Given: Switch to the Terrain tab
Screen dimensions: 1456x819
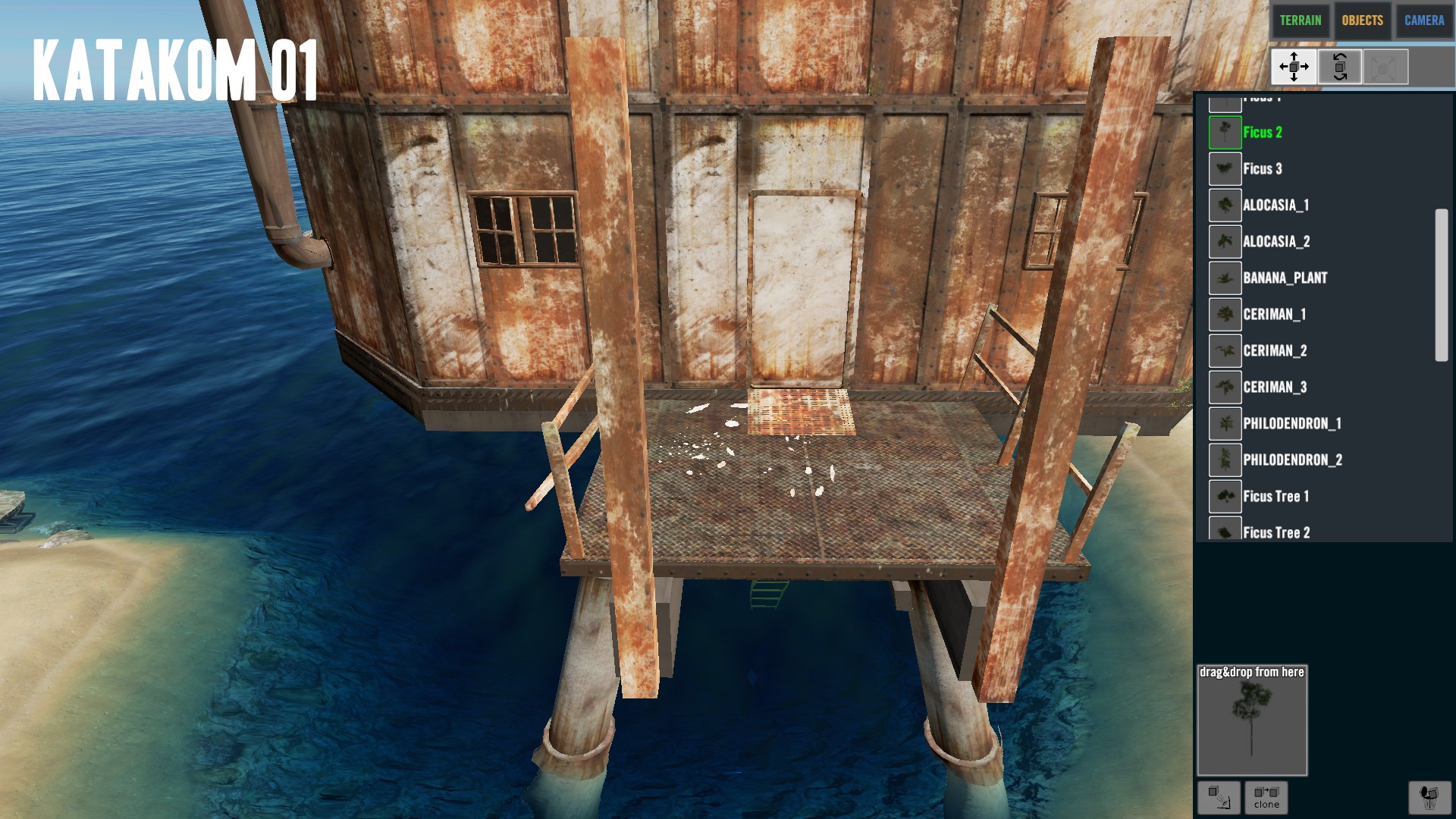Looking at the screenshot, I should pos(1300,20).
